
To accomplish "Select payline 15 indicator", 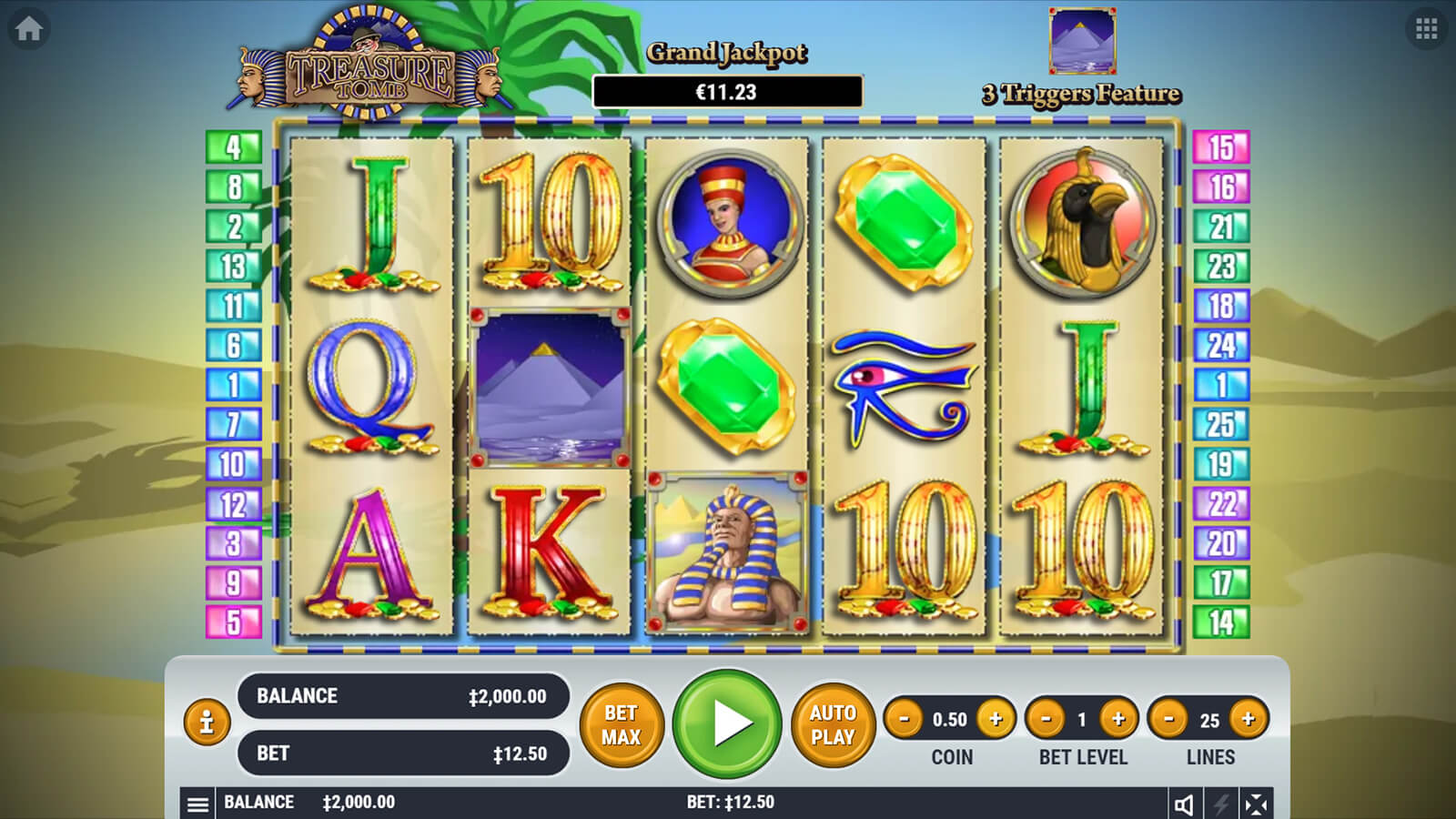I will [x=1221, y=147].
